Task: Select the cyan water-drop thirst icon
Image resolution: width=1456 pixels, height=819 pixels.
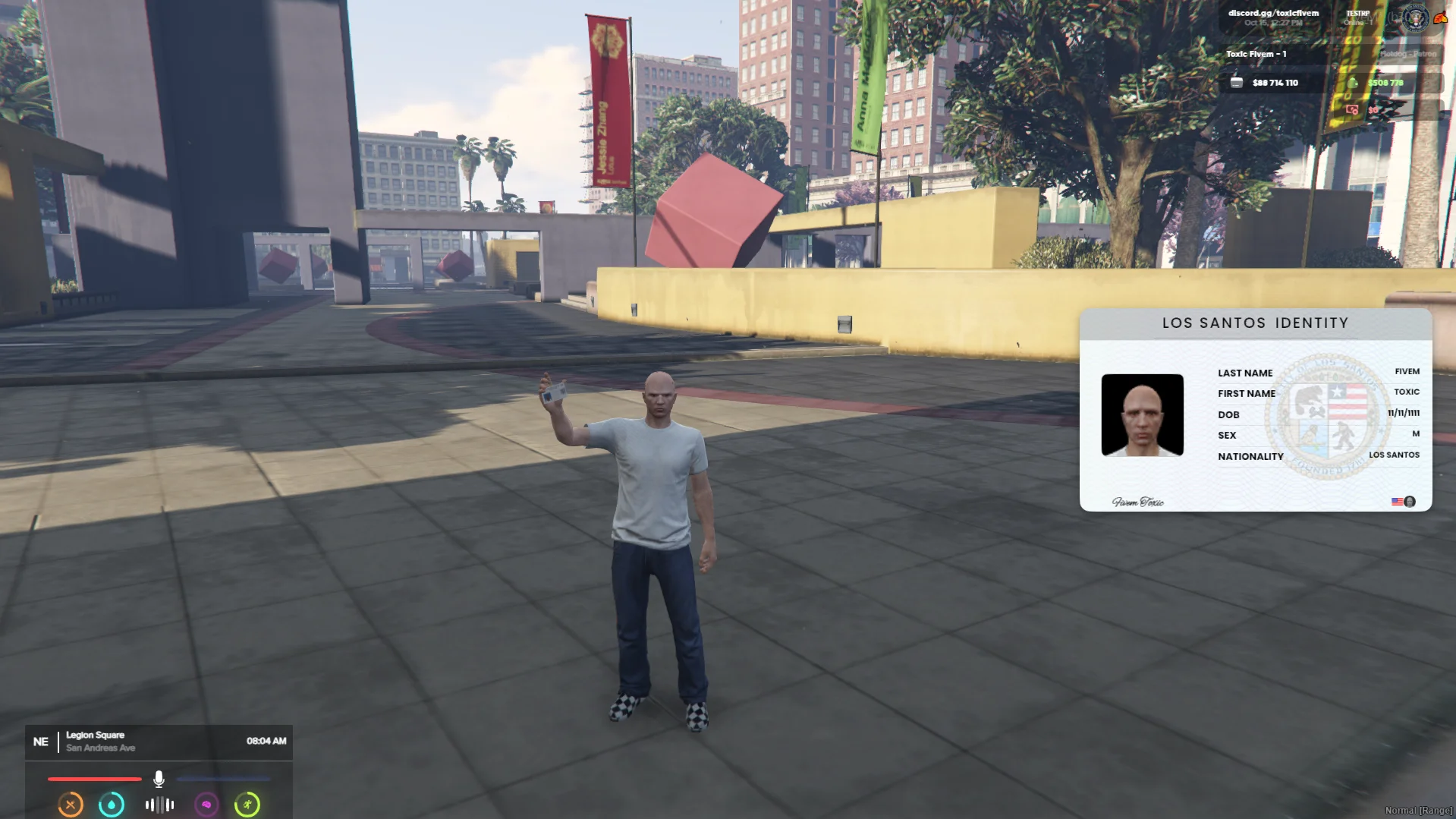Action: coord(112,805)
